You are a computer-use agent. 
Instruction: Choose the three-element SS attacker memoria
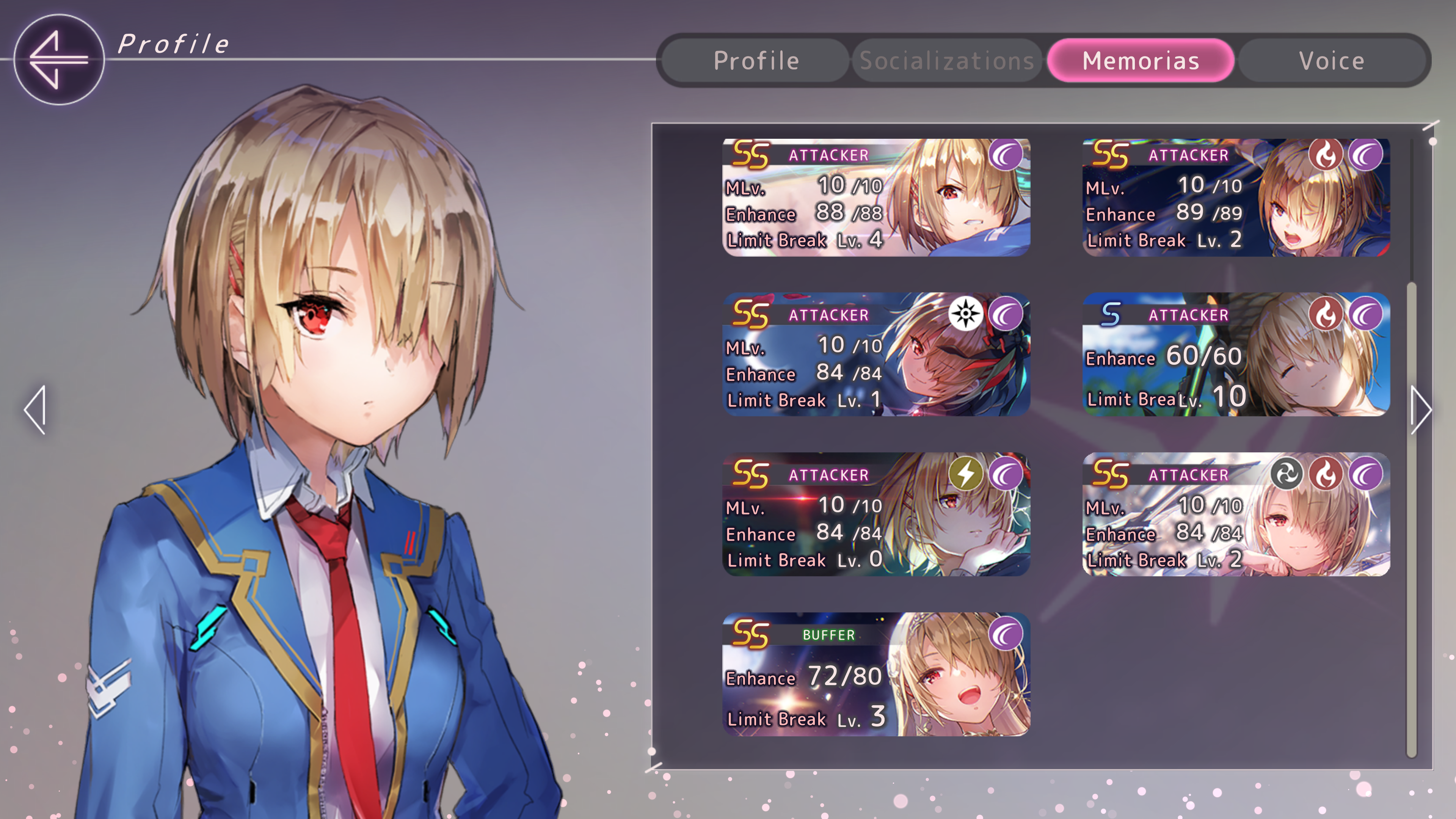(x=1236, y=514)
